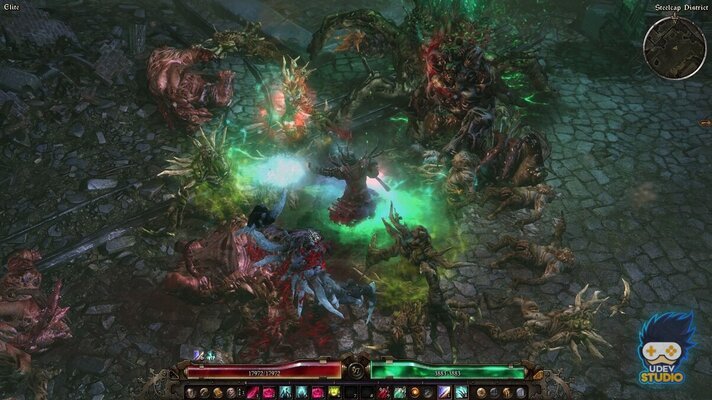Select the orange orb skill slot
The height and width of the screenshot is (400, 712).
[413, 392]
